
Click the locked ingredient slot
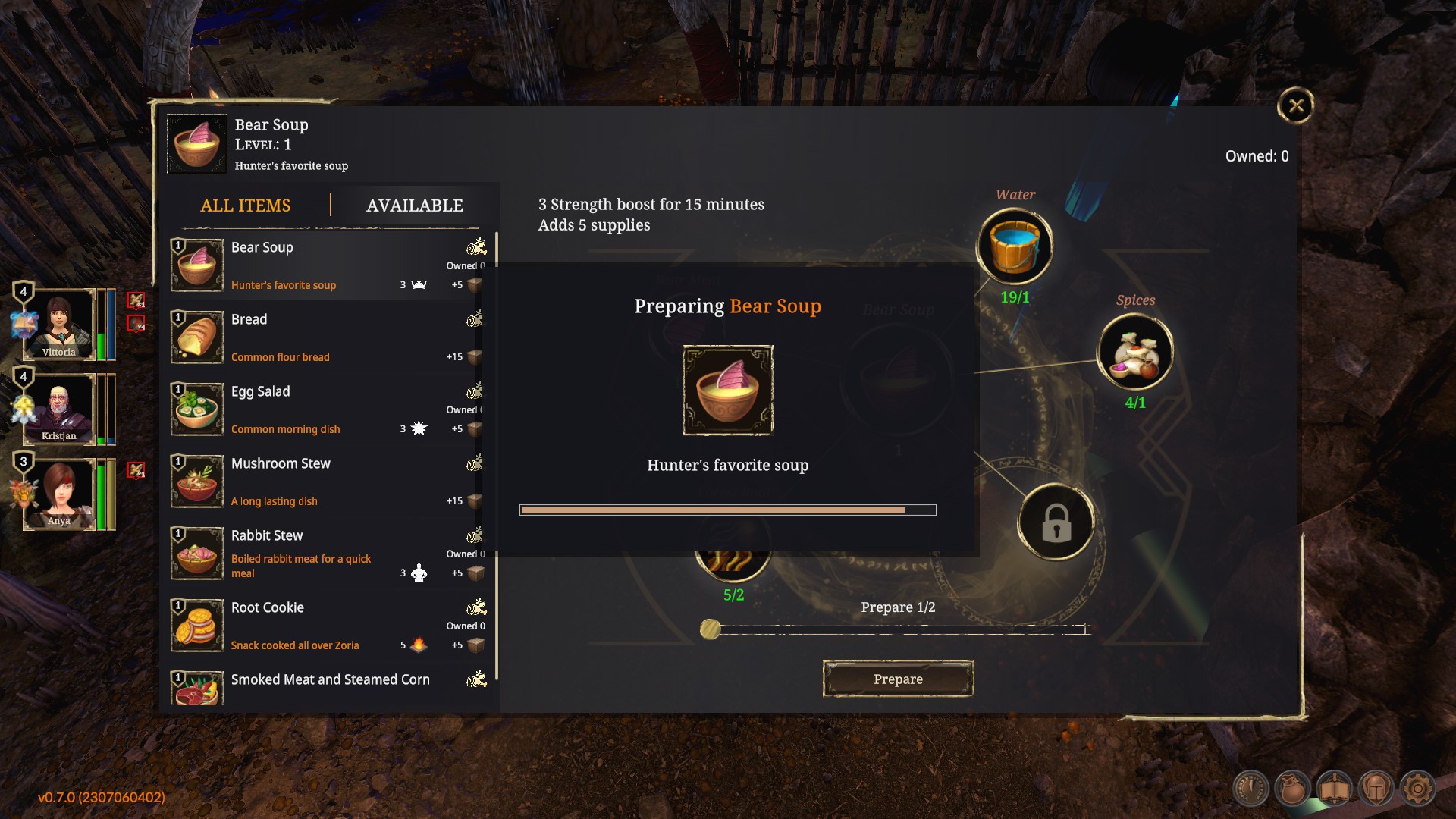click(x=1056, y=522)
